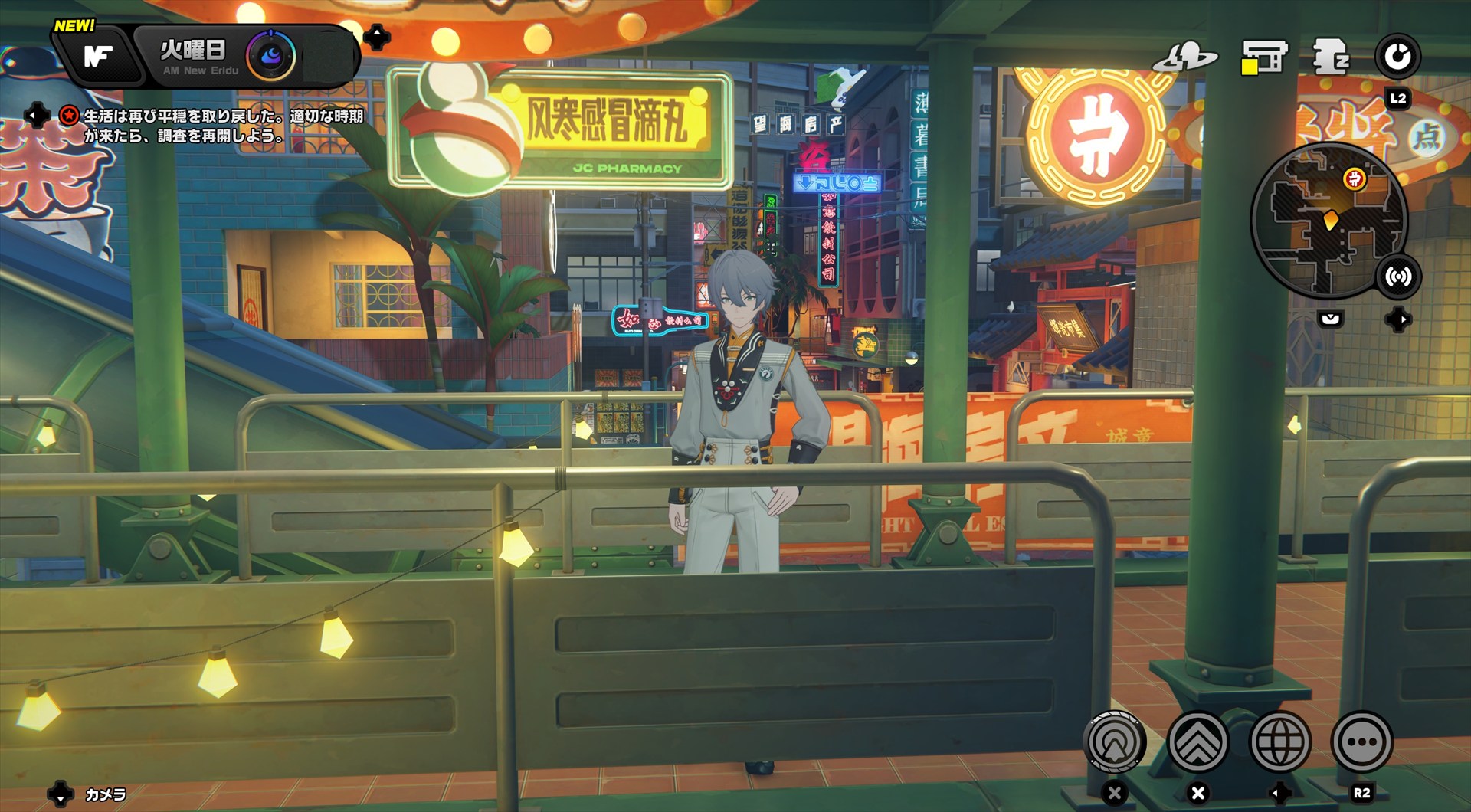
Task: Open the NF icon marked NEW!
Action: 98,56
